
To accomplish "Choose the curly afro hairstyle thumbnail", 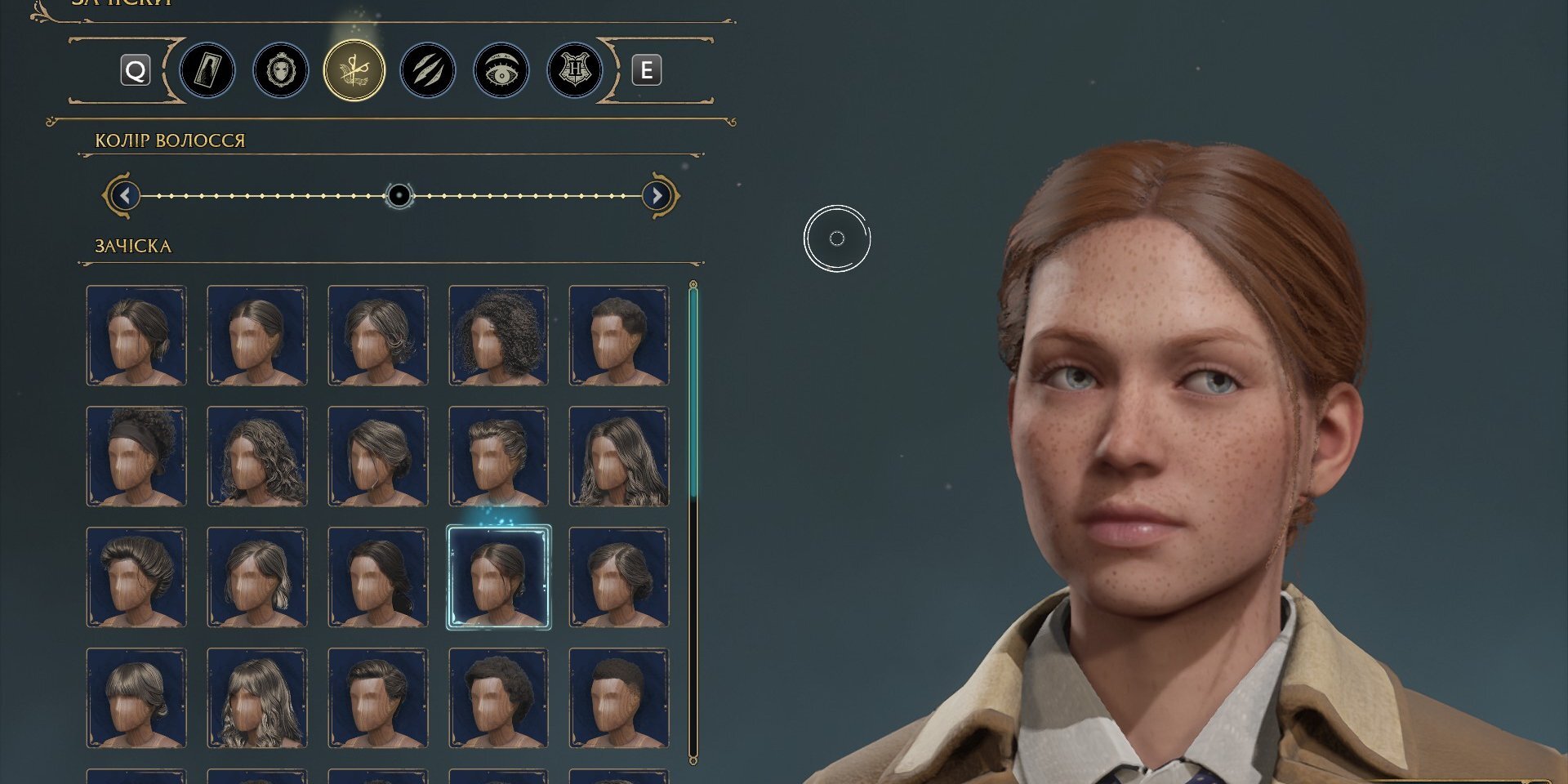I will [x=498, y=336].
